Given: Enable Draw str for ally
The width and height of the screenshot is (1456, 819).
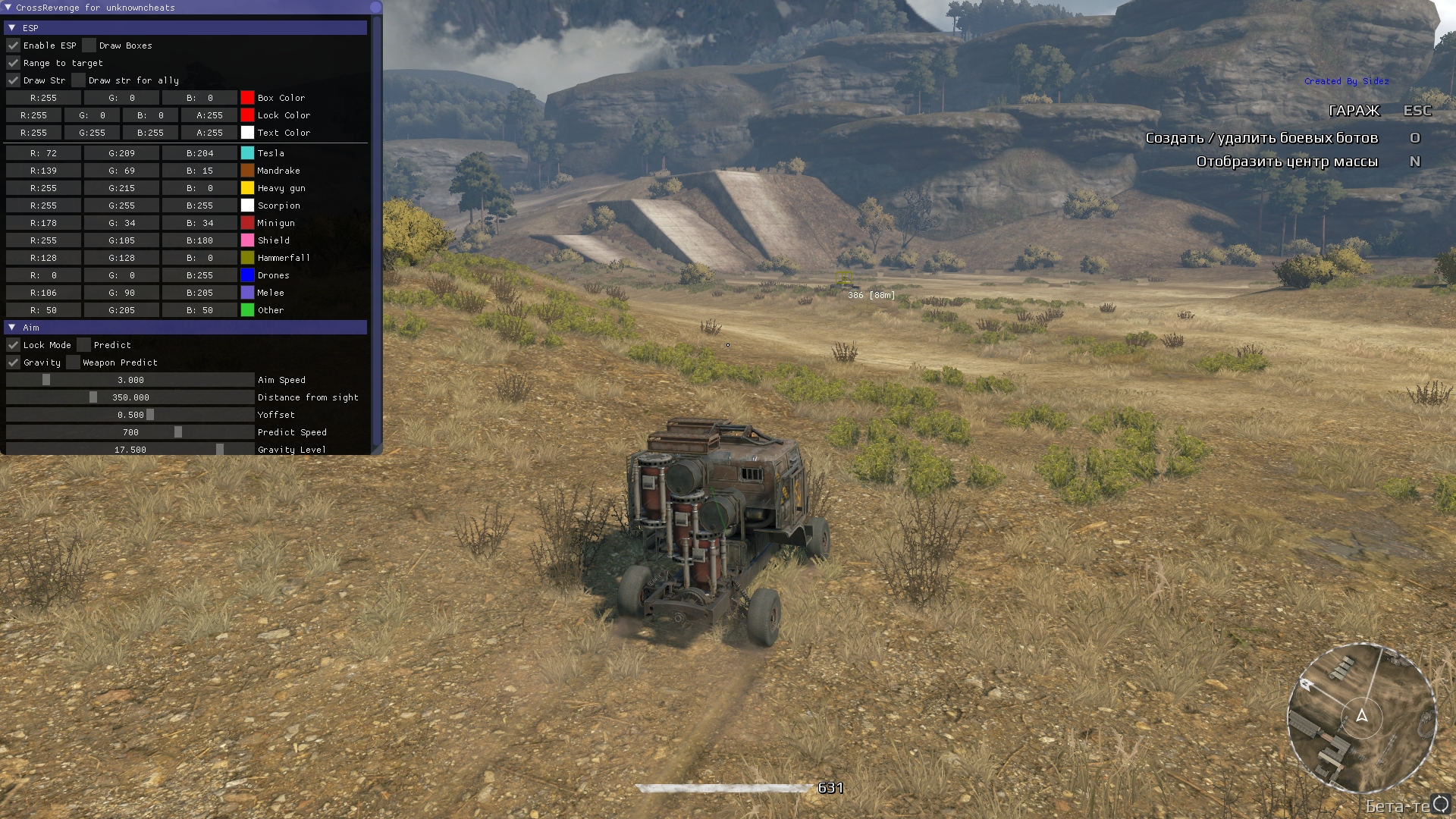Looking at the screenshot, I should click(79, 80).
